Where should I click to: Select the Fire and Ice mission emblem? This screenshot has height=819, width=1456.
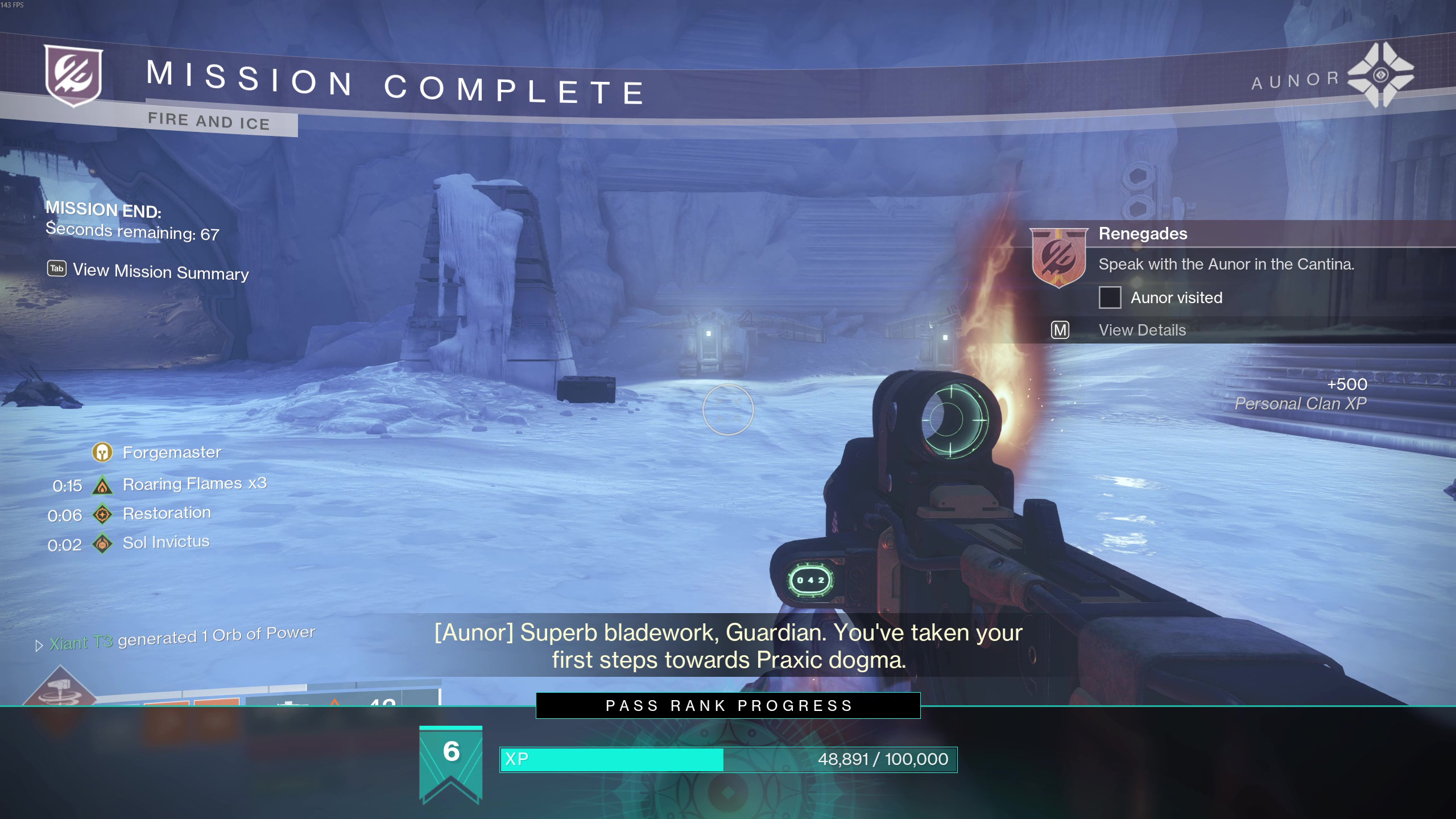[x=73, y=76]
